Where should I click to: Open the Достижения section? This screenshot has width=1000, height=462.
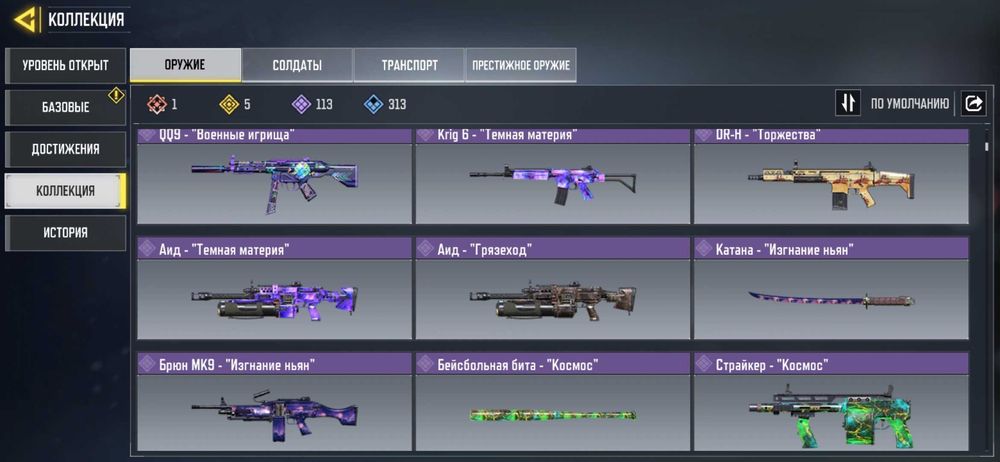coord(65,149)
